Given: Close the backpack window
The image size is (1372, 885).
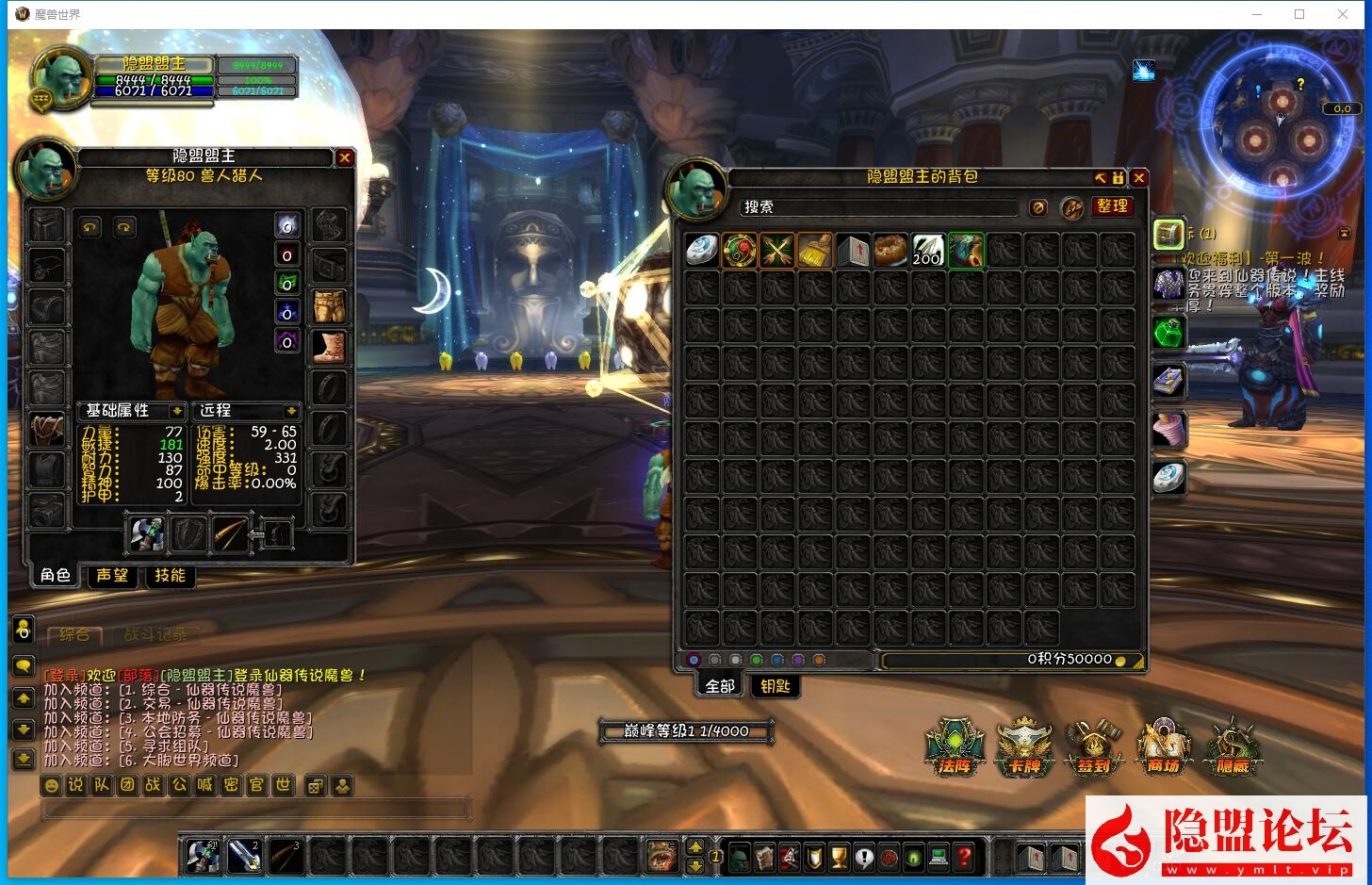Looking at the screenshot, I should [x=1139, y=177].
